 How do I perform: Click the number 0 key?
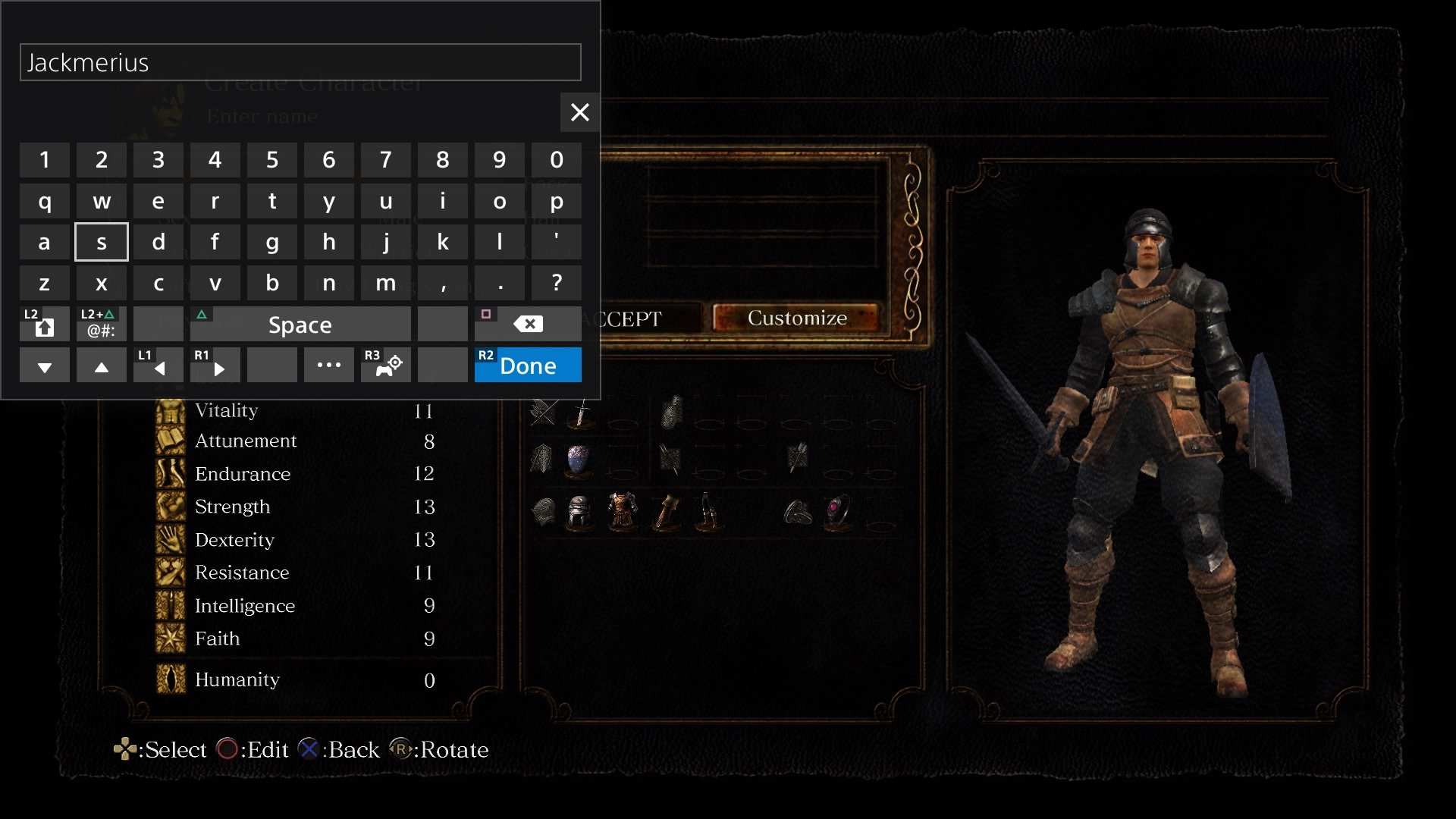click(557, 160)
